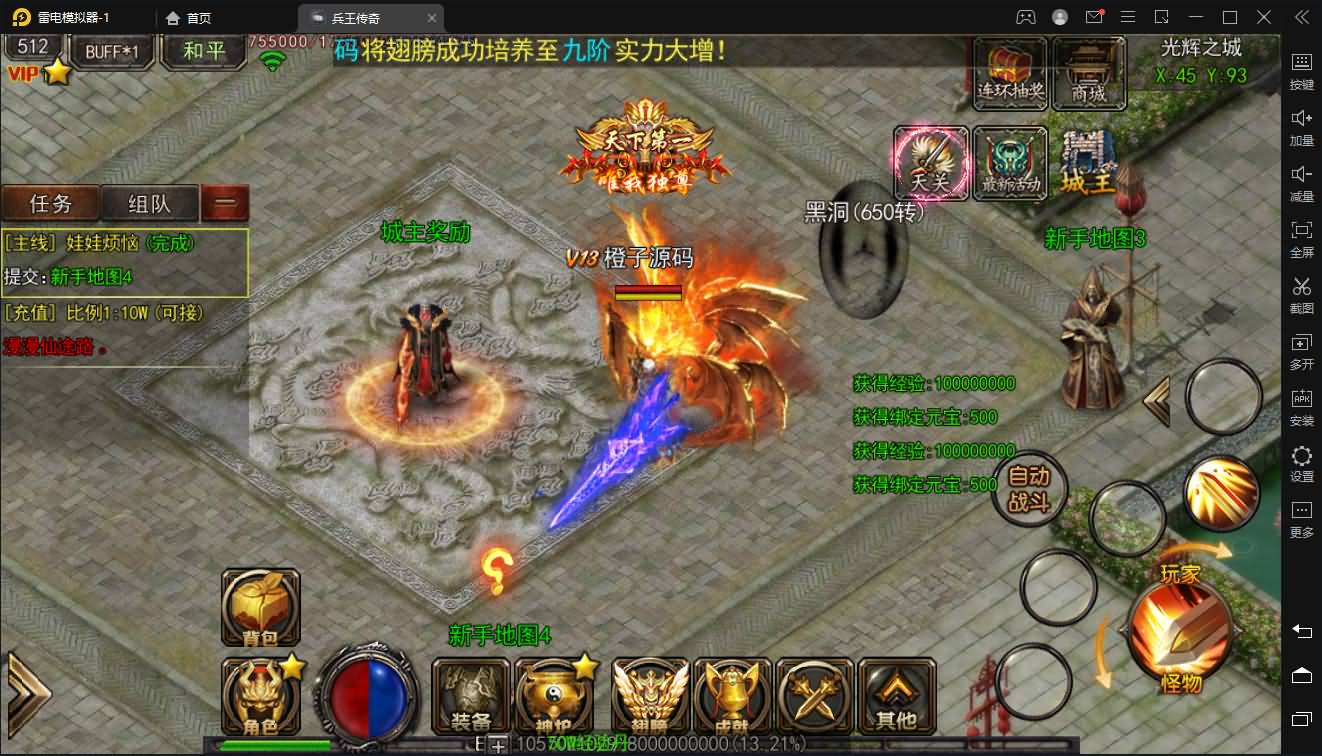Open the 背包 backpack icon
Viewport: 1322px width, 756px height.
260,607
